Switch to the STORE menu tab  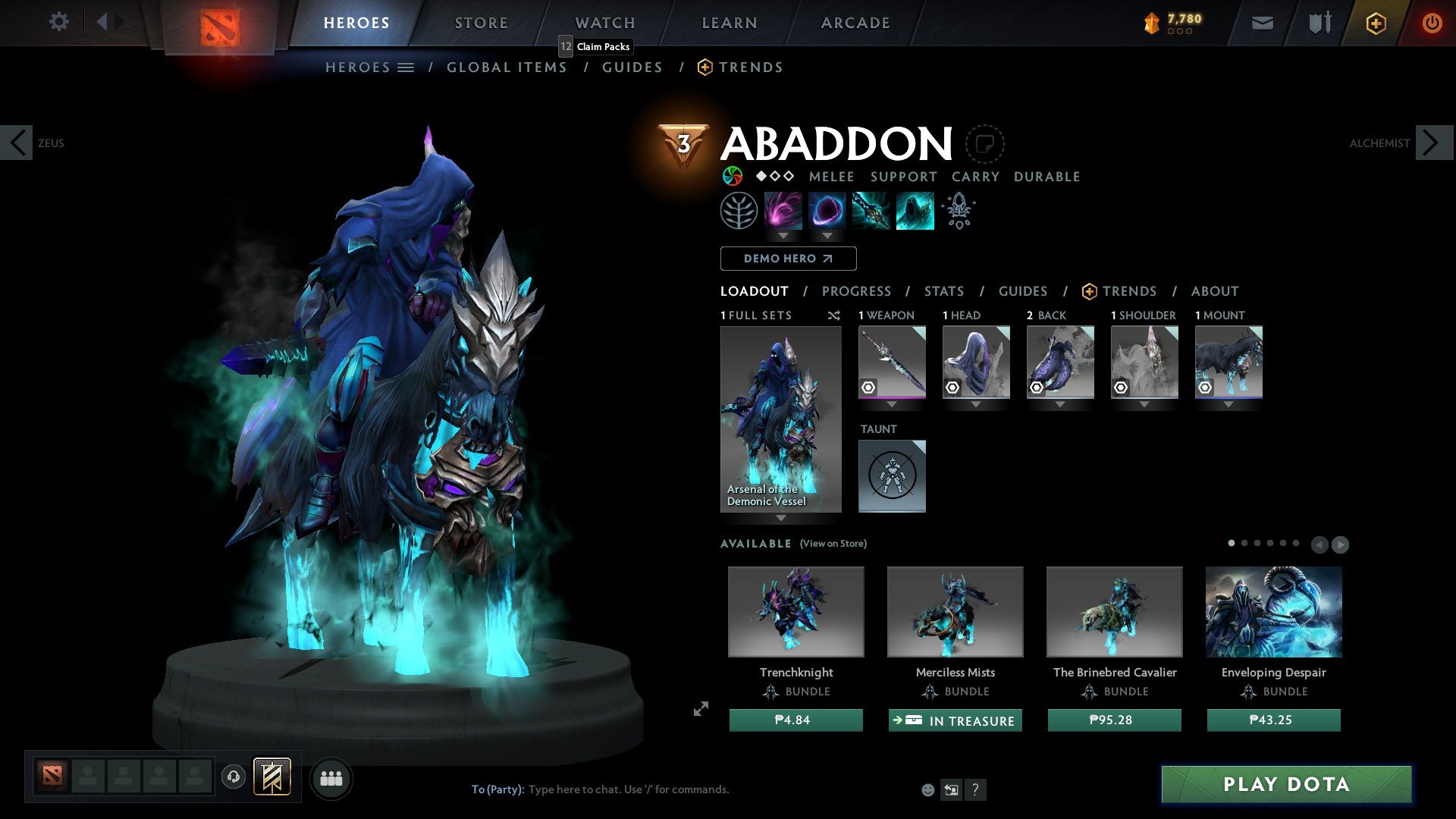tap(481, 22)
